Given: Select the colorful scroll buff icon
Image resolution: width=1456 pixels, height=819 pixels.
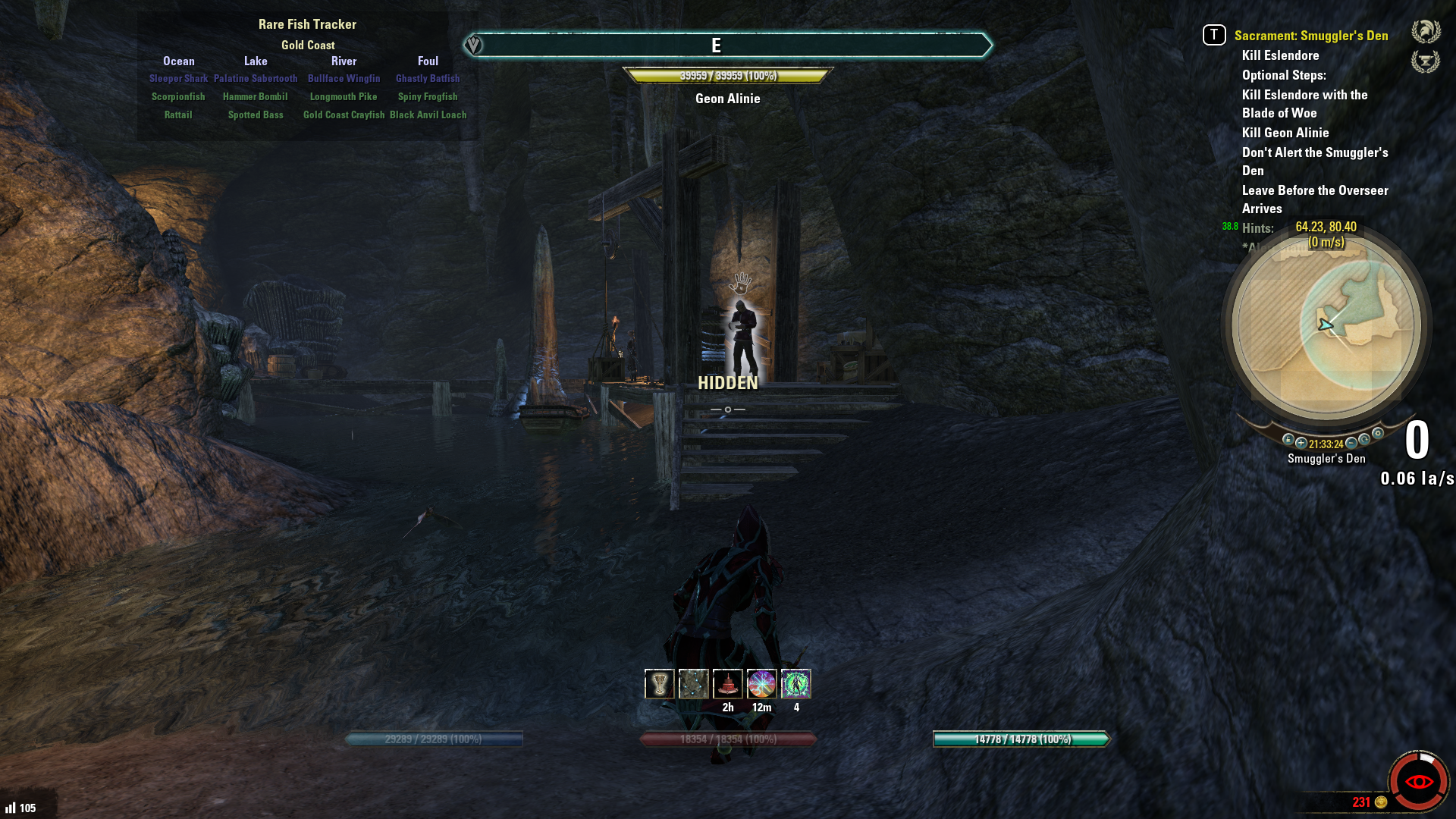Looking at the screenshot, I should click(762, 684).
